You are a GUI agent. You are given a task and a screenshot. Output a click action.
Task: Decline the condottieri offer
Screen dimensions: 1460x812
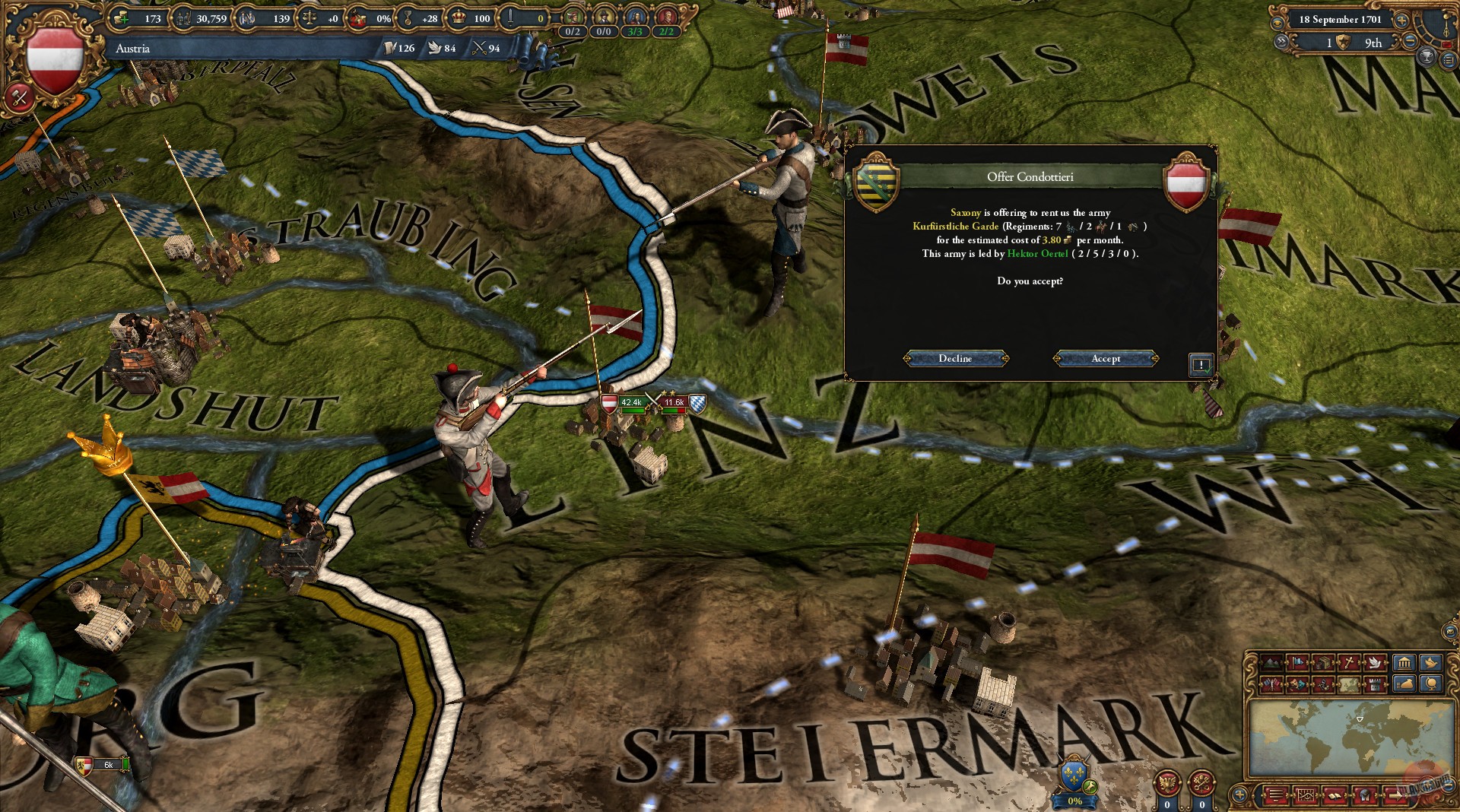[x=956, y=358]
